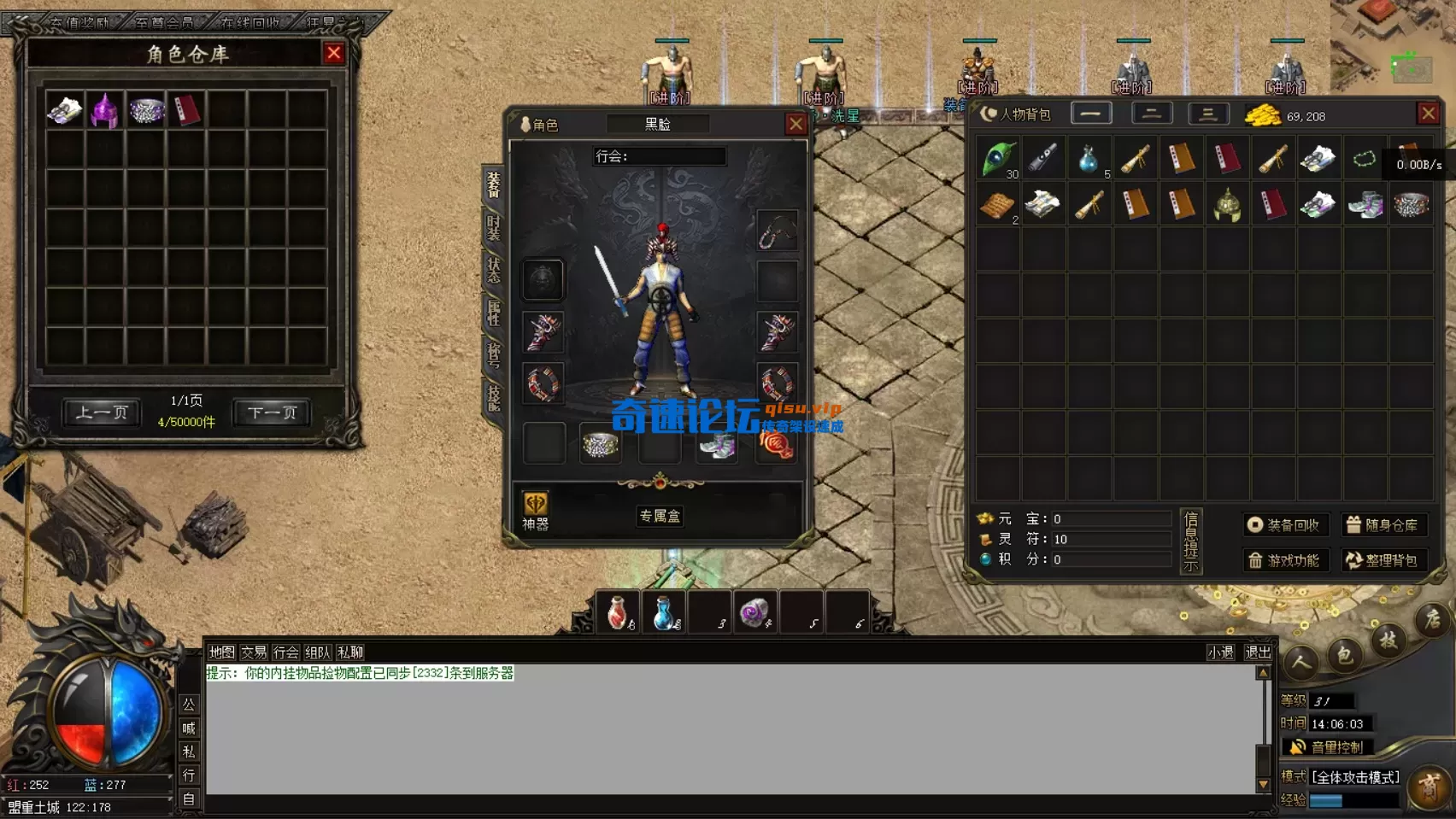Screen dimensions: 1456x819
Task: Switch chat to the 行会 guild tab
Action: tap(285, 652)
